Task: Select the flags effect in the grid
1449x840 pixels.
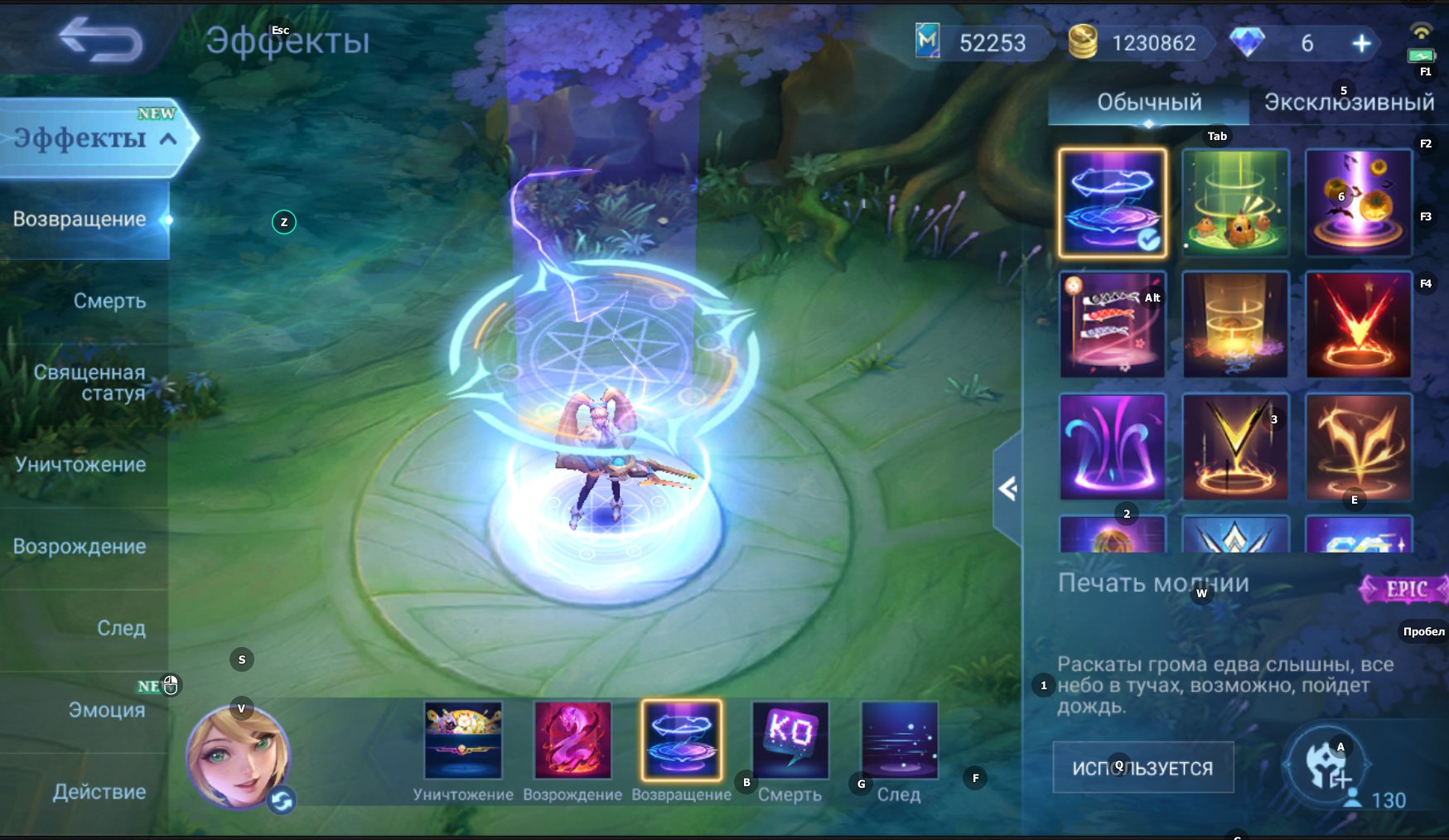Action: [1112, 324]
